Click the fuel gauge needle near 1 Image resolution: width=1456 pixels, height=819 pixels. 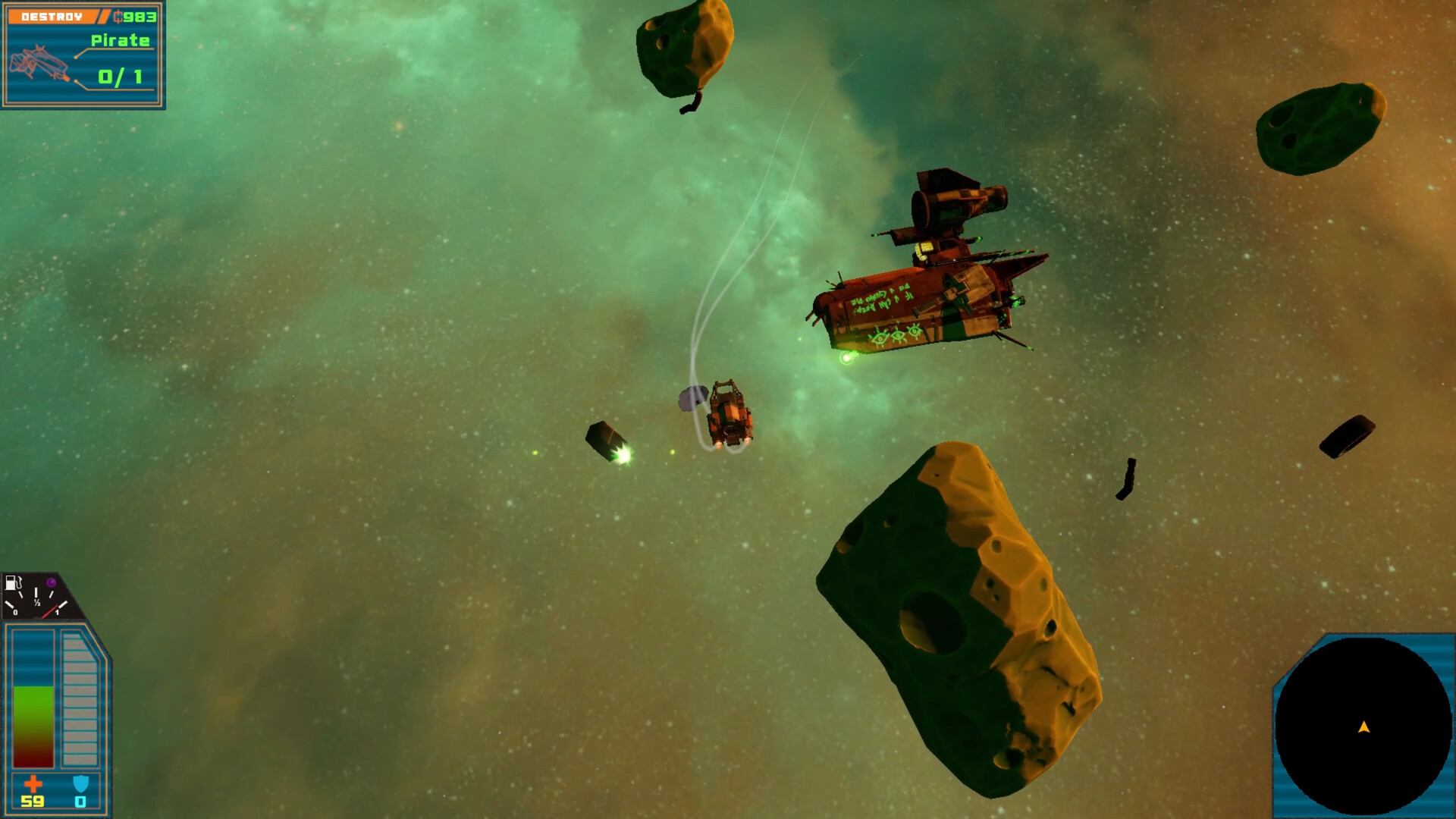53,607
